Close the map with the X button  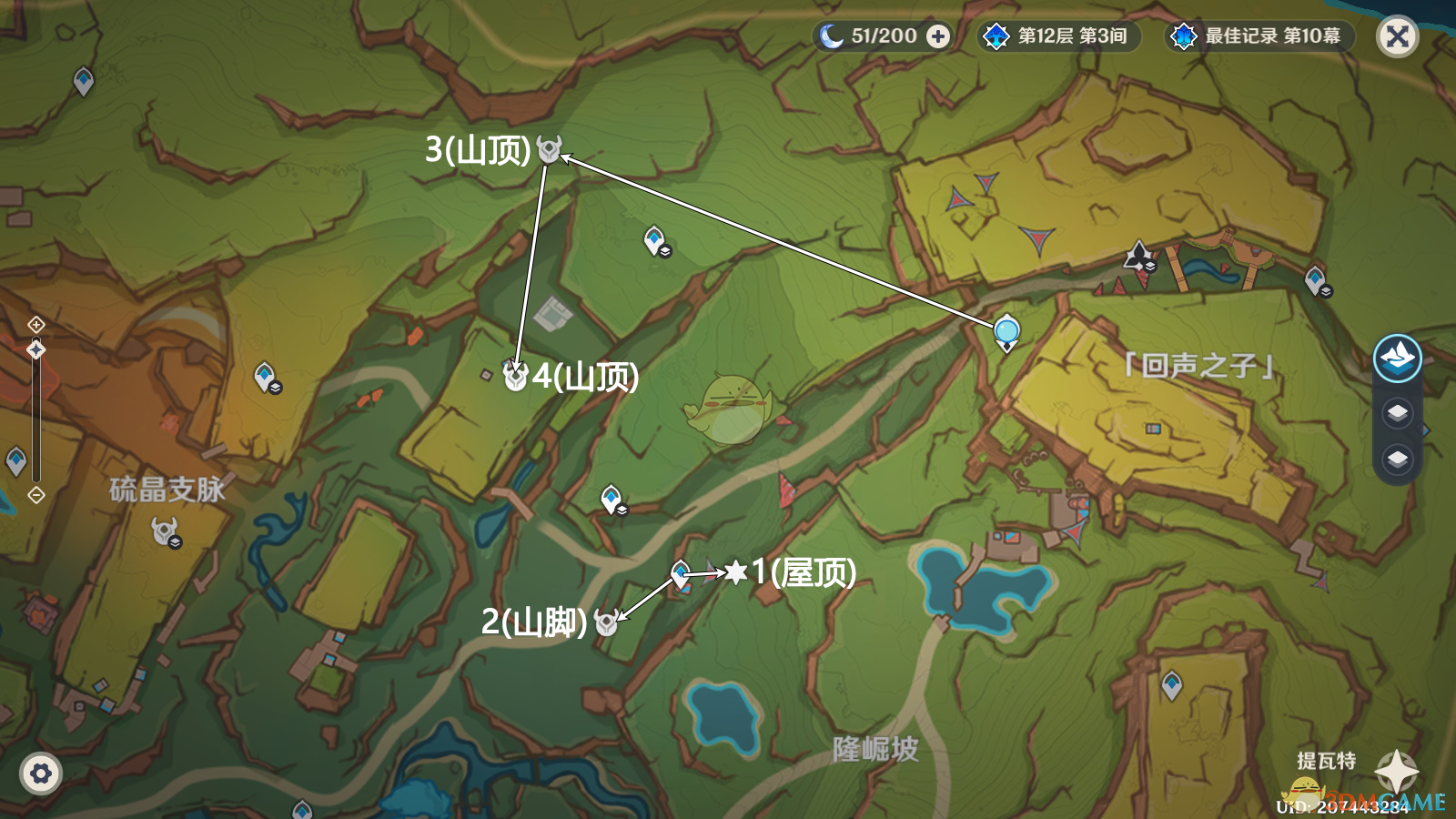1398,37
